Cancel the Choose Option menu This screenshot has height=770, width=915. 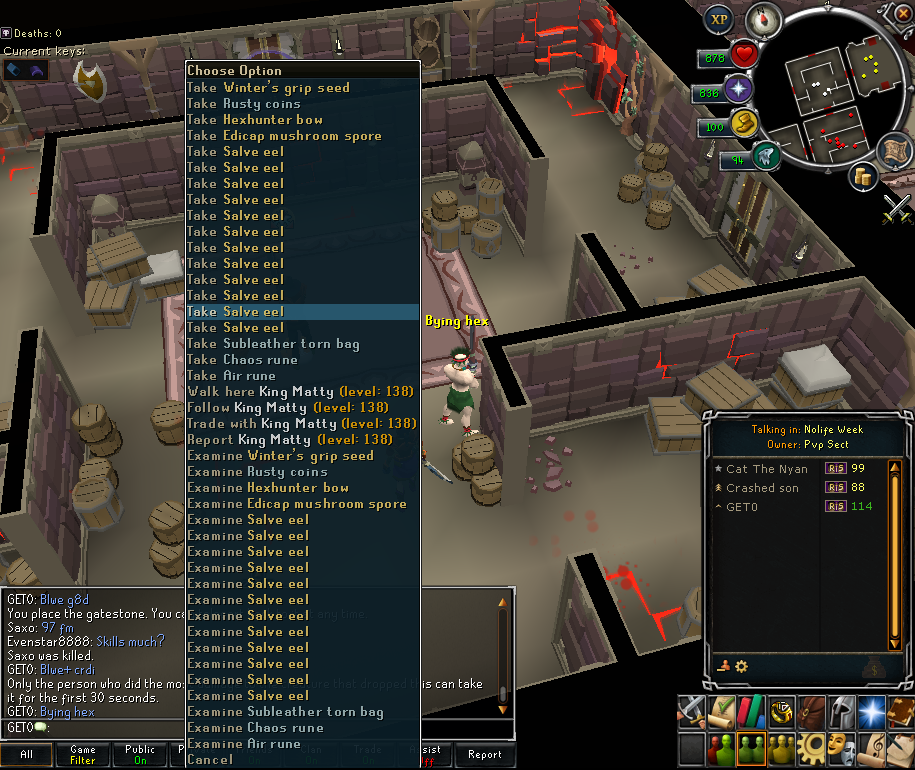pyautogui.click(x=210, y=760)
